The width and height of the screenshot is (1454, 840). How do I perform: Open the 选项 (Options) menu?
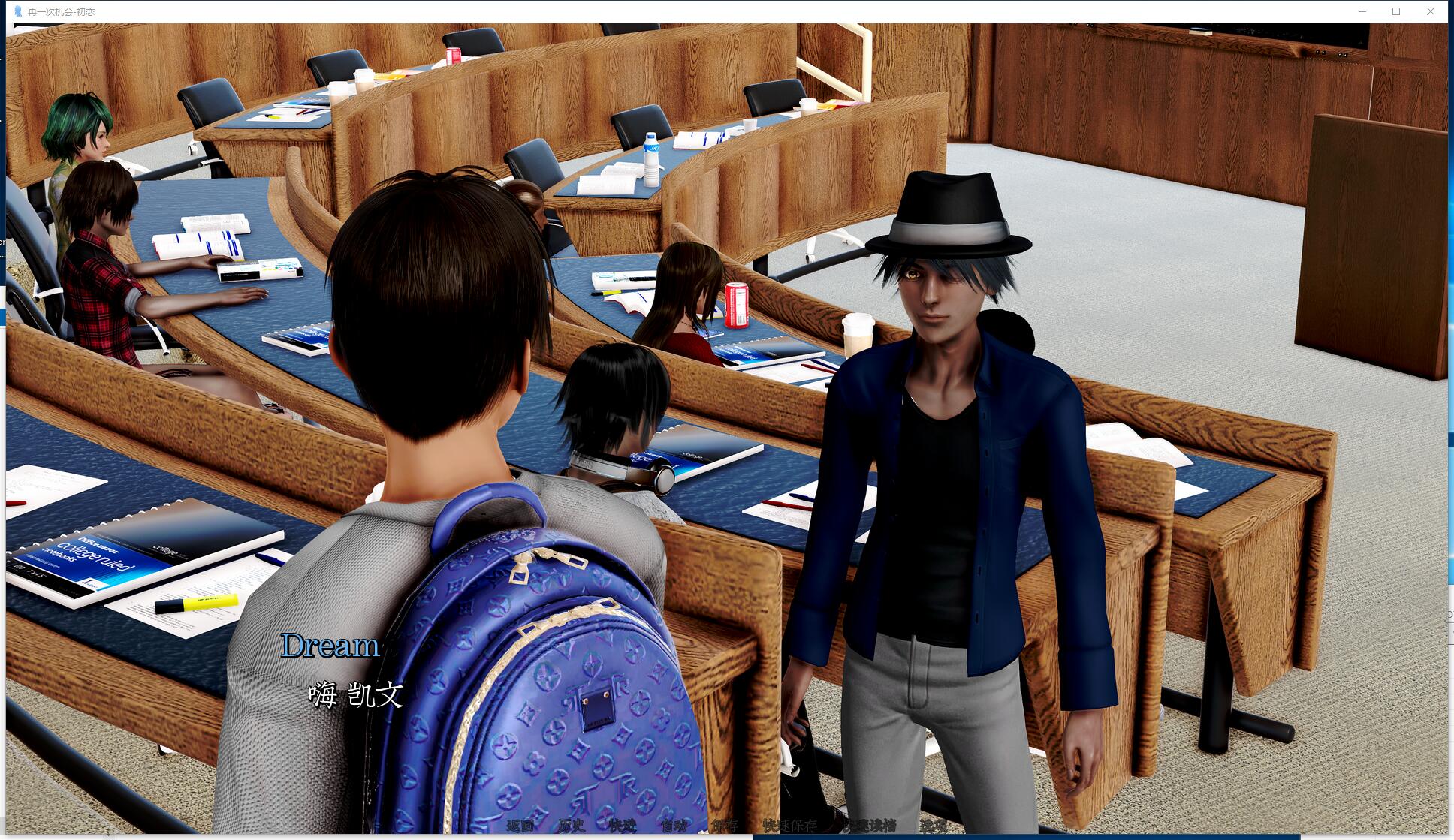tap(934, 826)
